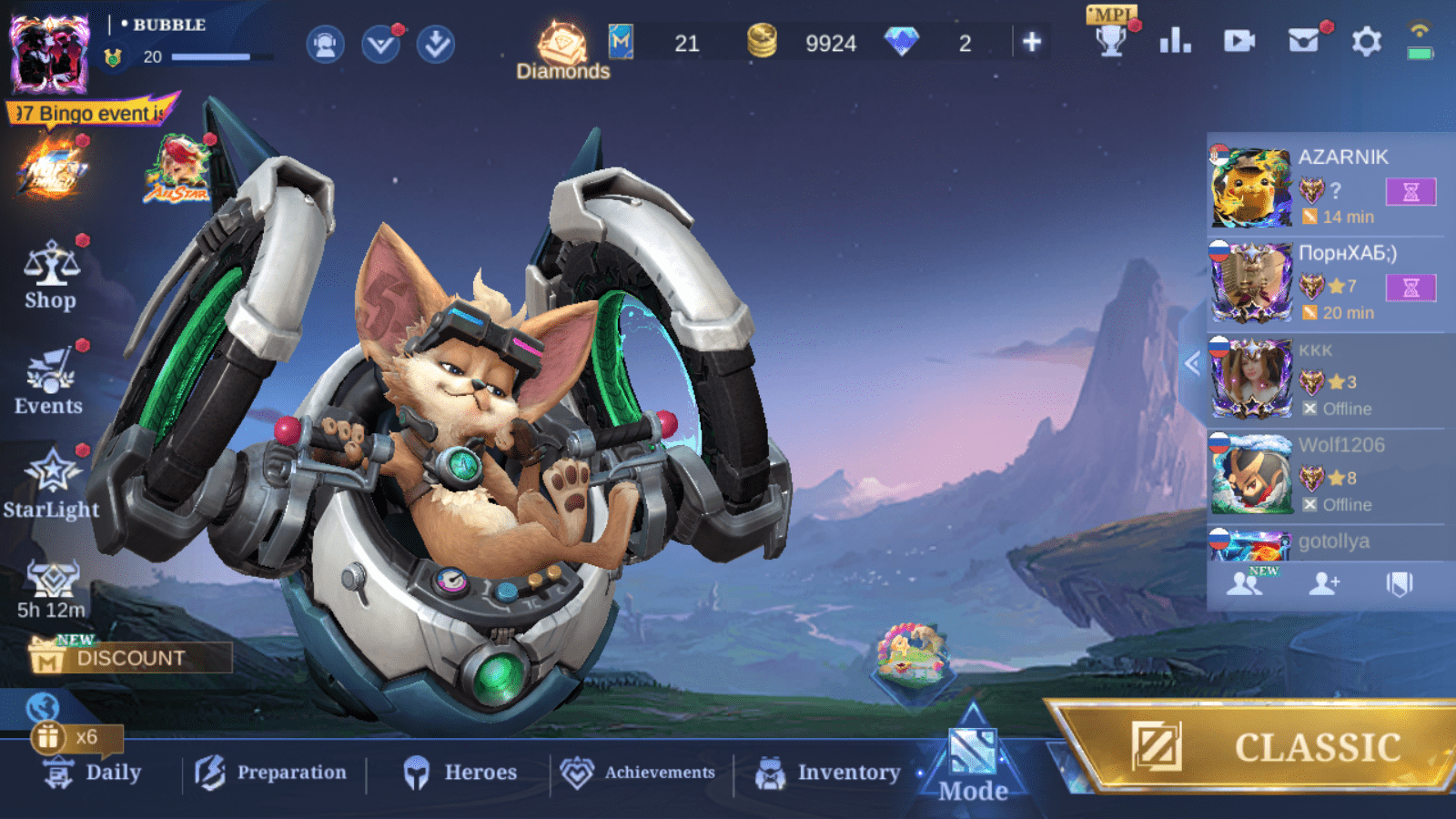Start a Classic match
This screenshot has height=819, width=1456.
1265,746
